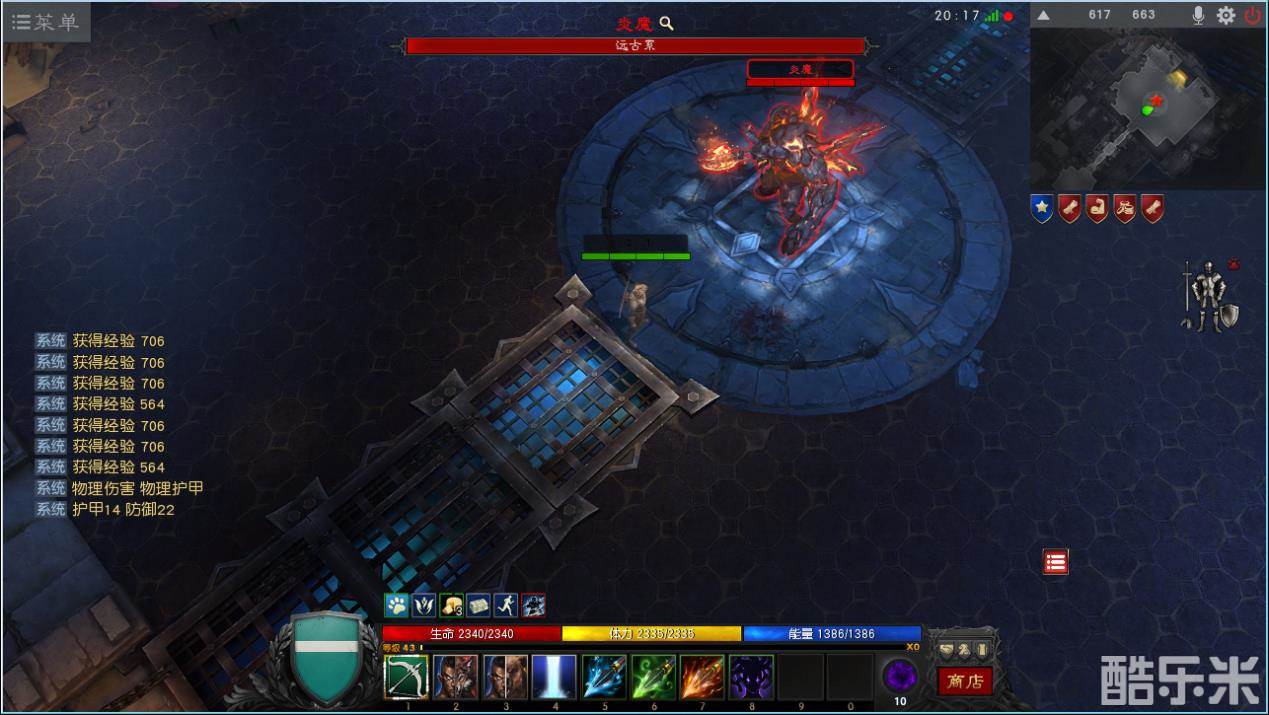The image size is (1269, 715).
Task: Open settings via the gear icon
Action: [x=1226, y=15]
